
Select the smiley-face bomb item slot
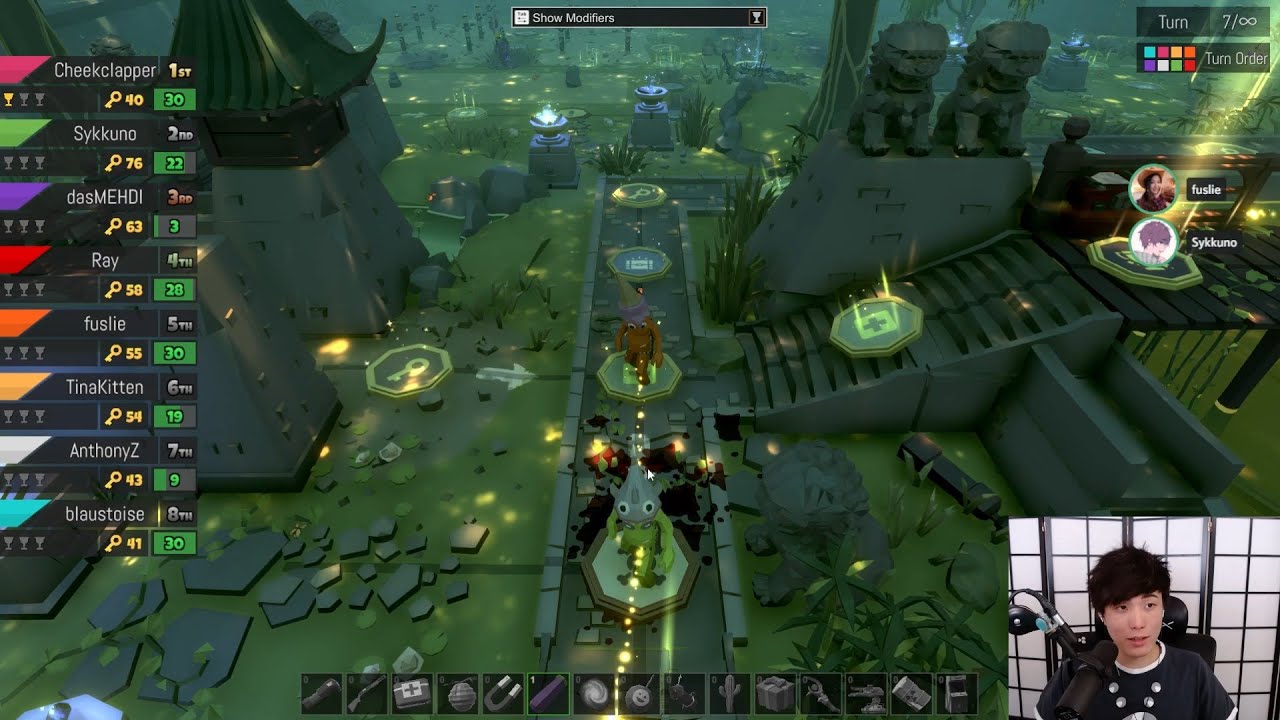click(x=639, y=693)
